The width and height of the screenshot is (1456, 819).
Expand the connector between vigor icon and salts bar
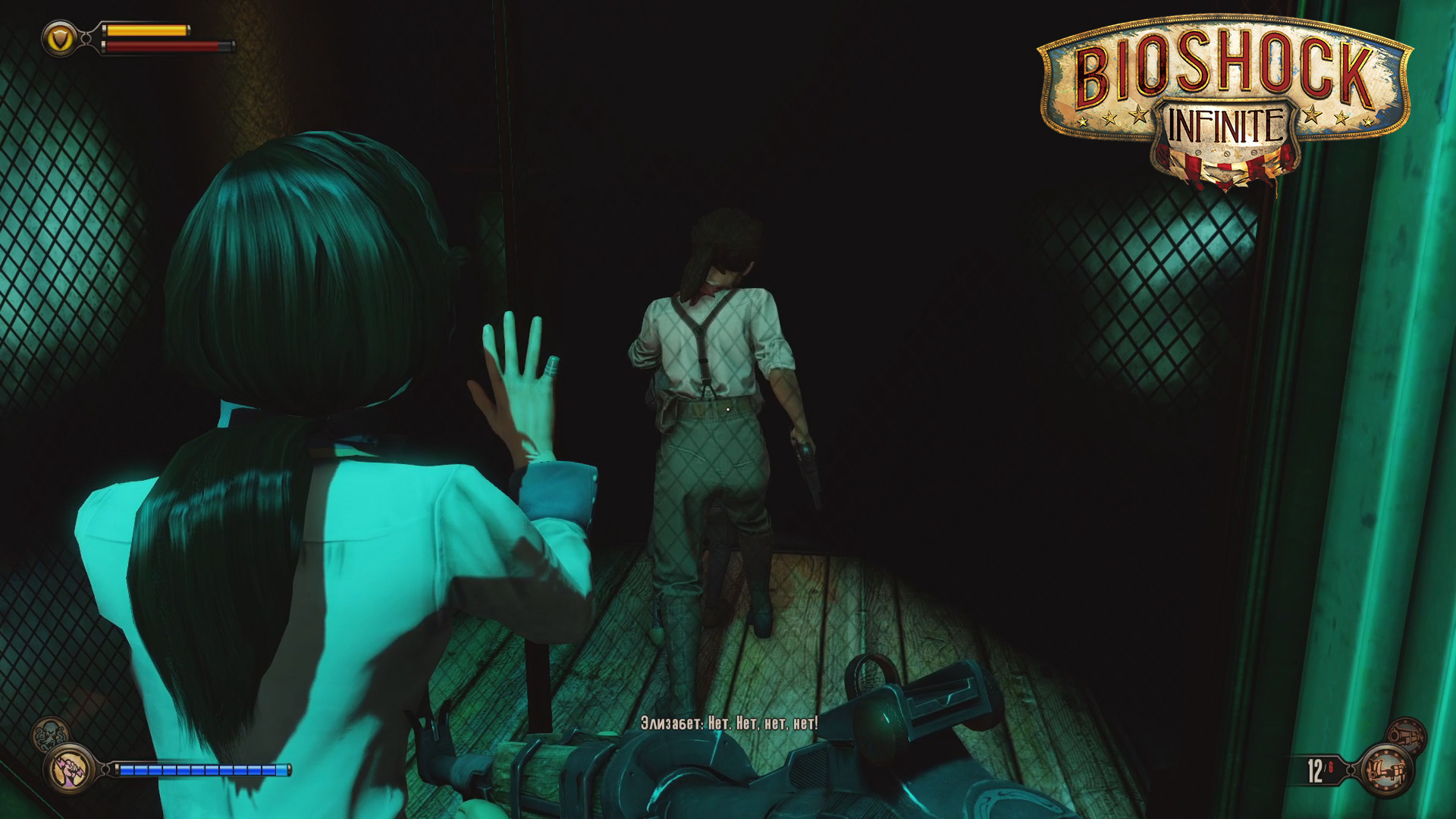click(105, 768)
